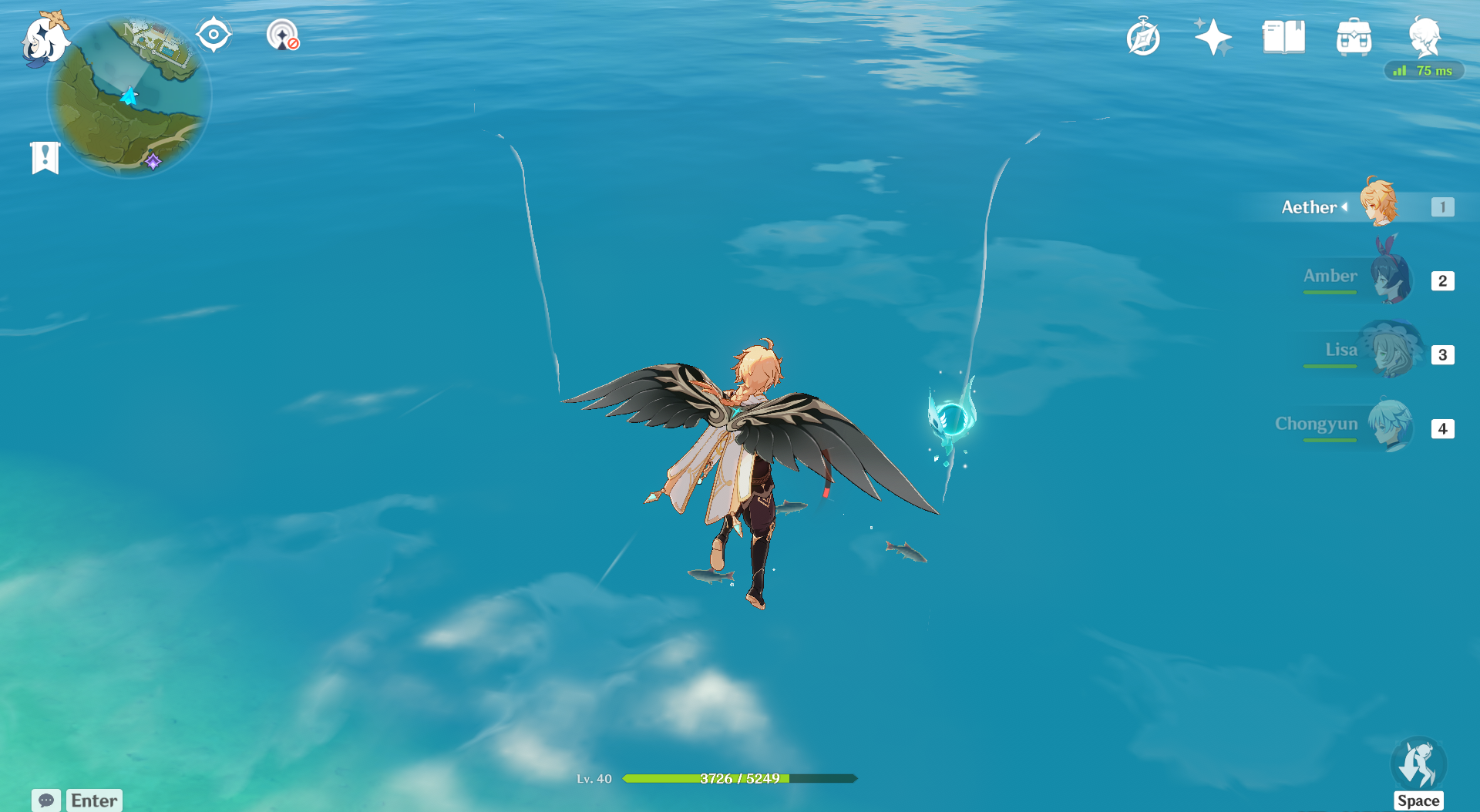Image resolution: width=1480 pixels, height=812 pixels.
Task: Open the character screen profile icon
Action: pos(1424,35)
